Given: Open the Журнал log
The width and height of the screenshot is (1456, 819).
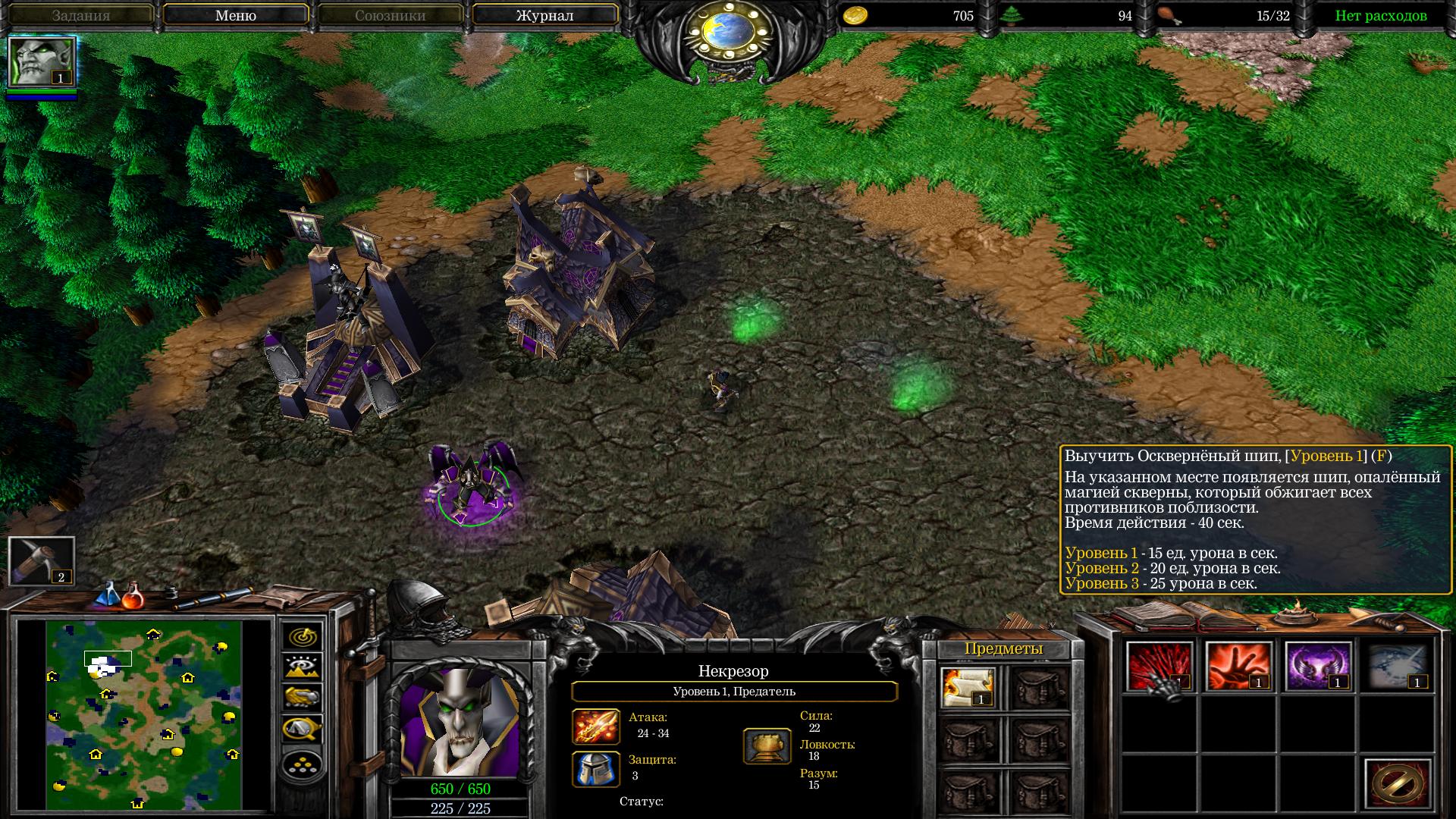Looking at the screenshot, I should pos(544,15).
